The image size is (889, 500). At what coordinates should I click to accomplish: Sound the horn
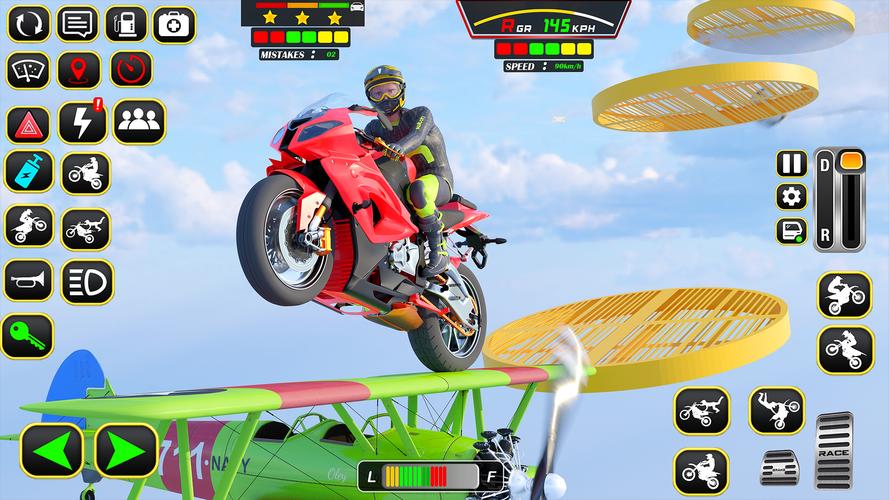click(29, 281)
